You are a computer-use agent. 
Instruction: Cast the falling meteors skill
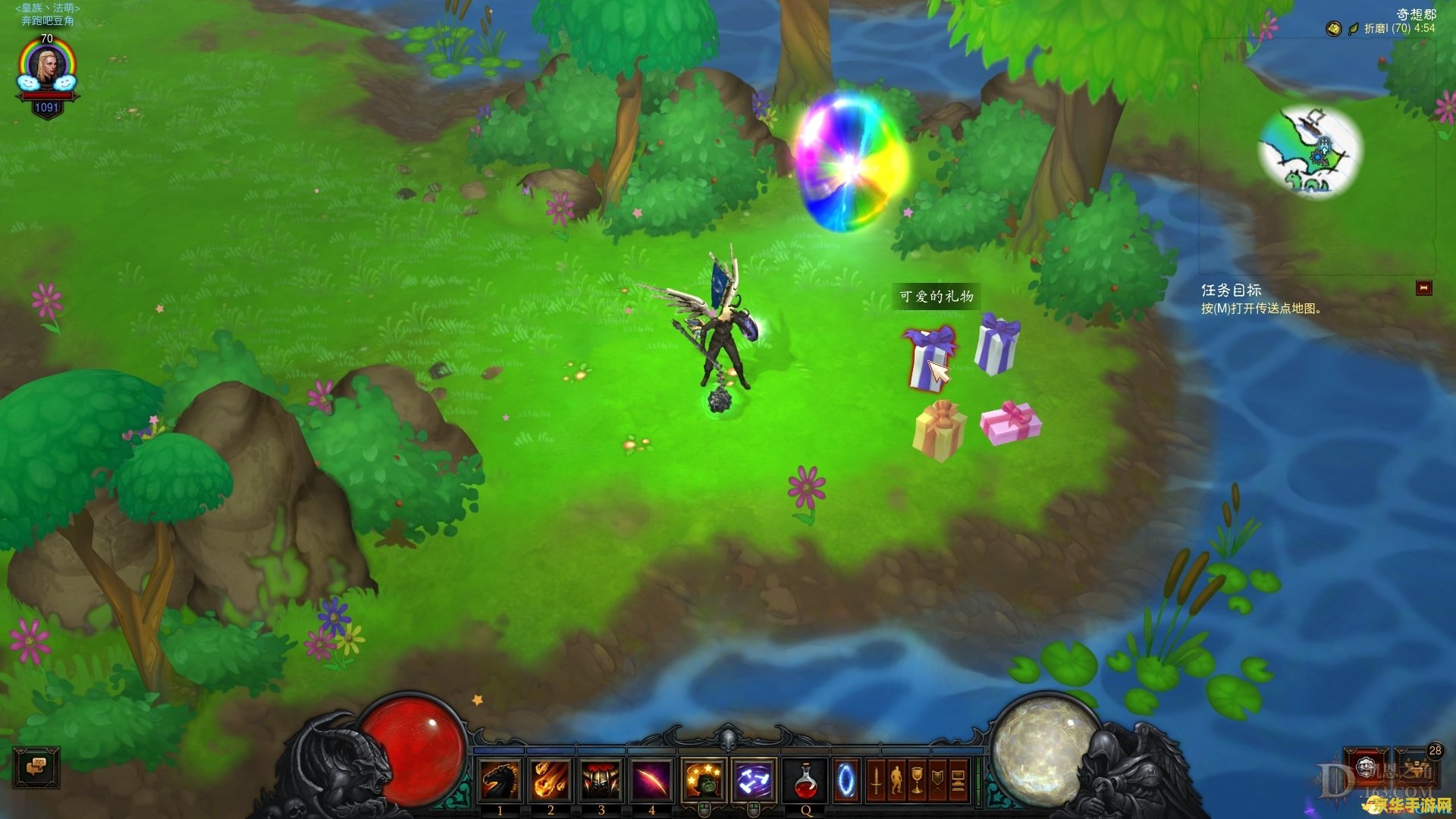point(551,780)
